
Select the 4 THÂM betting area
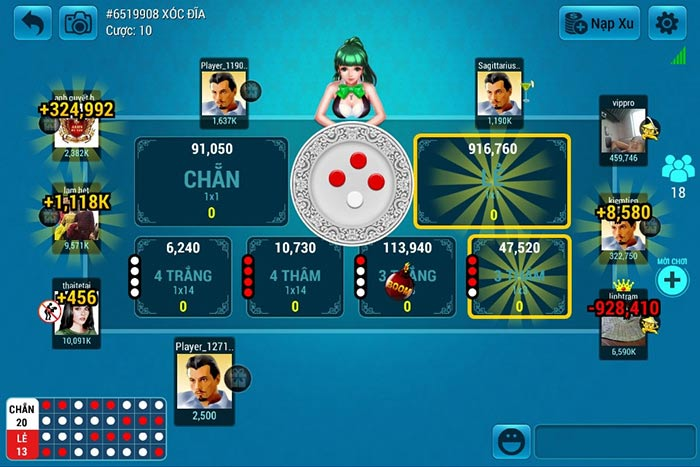pos(295,275)
